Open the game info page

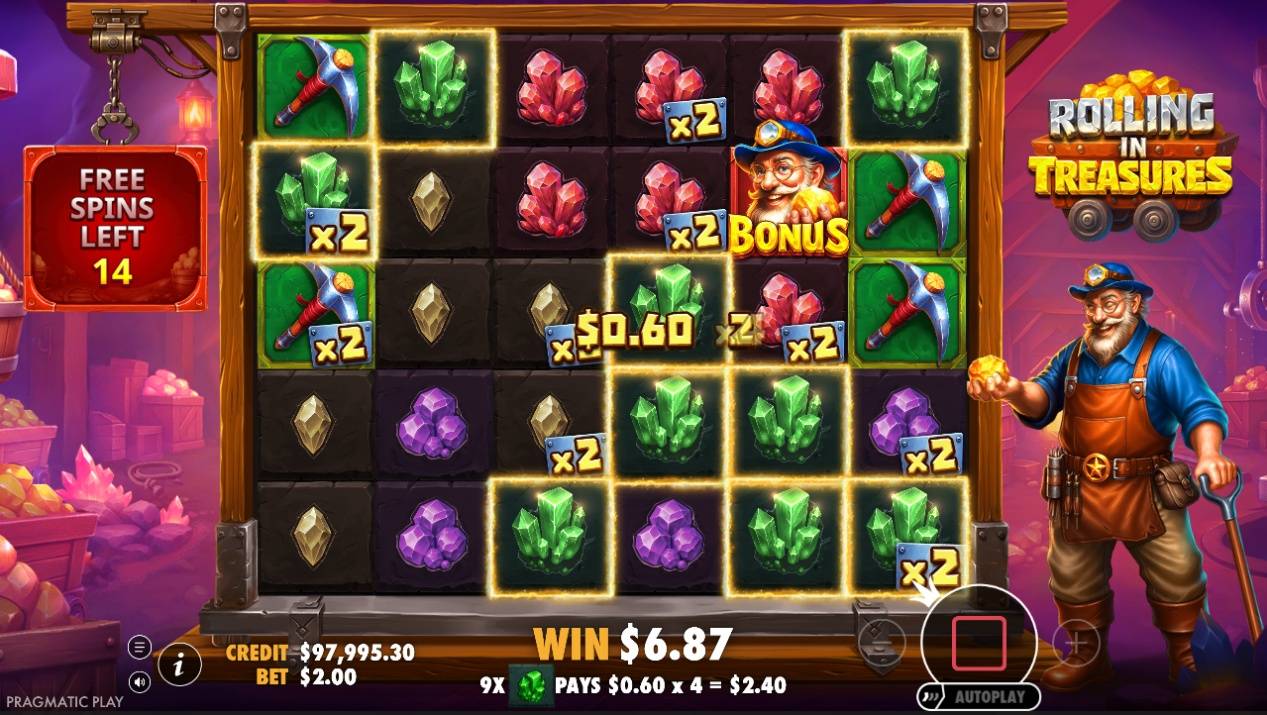click(180, 663)
